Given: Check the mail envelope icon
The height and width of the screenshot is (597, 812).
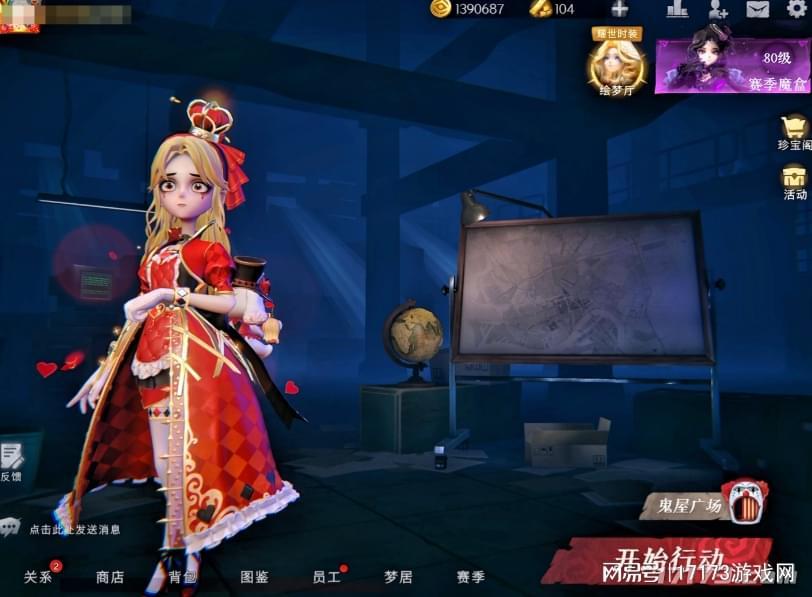Looking at the screenshot, I should pos(758,10).
